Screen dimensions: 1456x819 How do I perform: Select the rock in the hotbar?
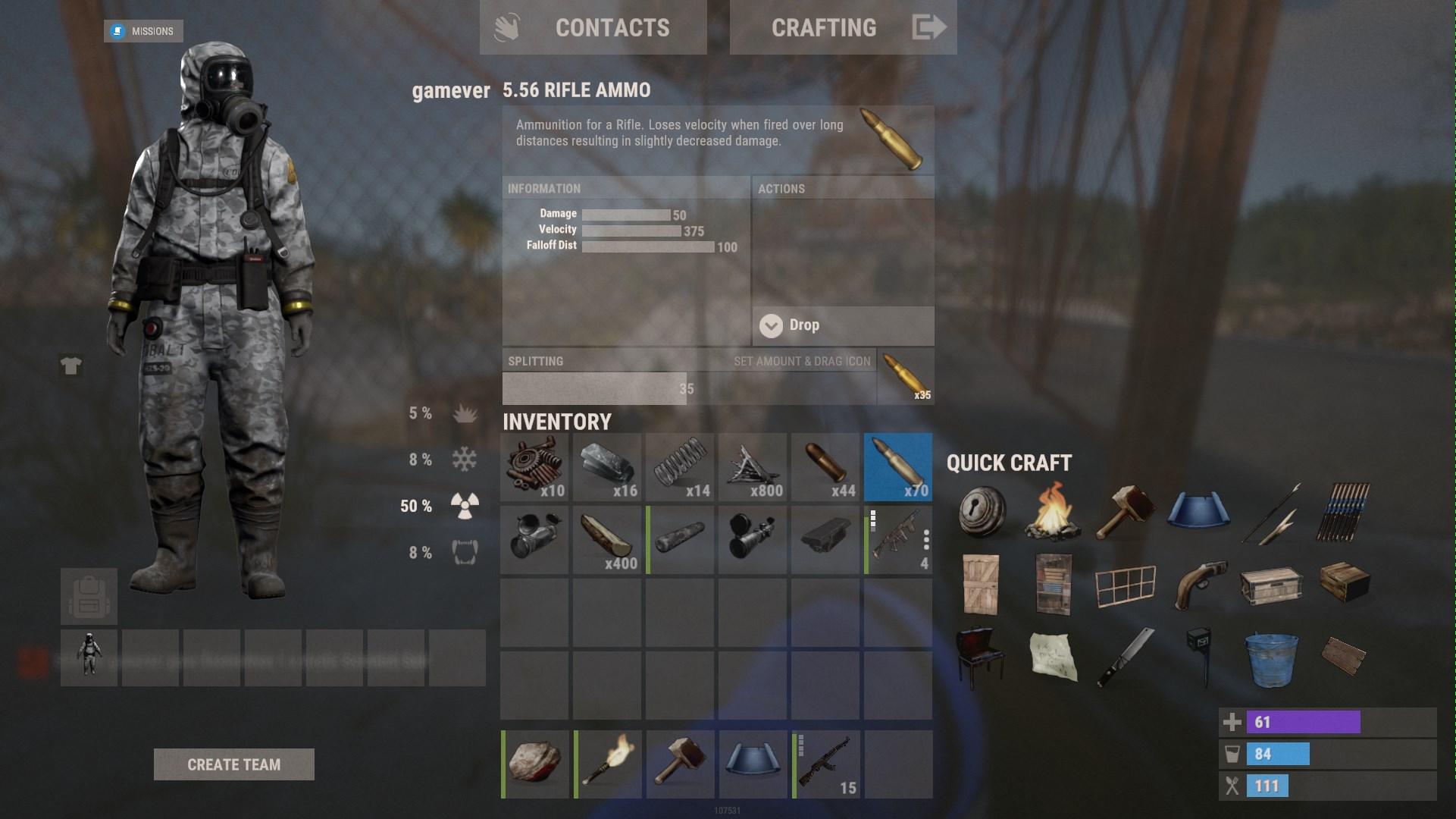[535, 764]
